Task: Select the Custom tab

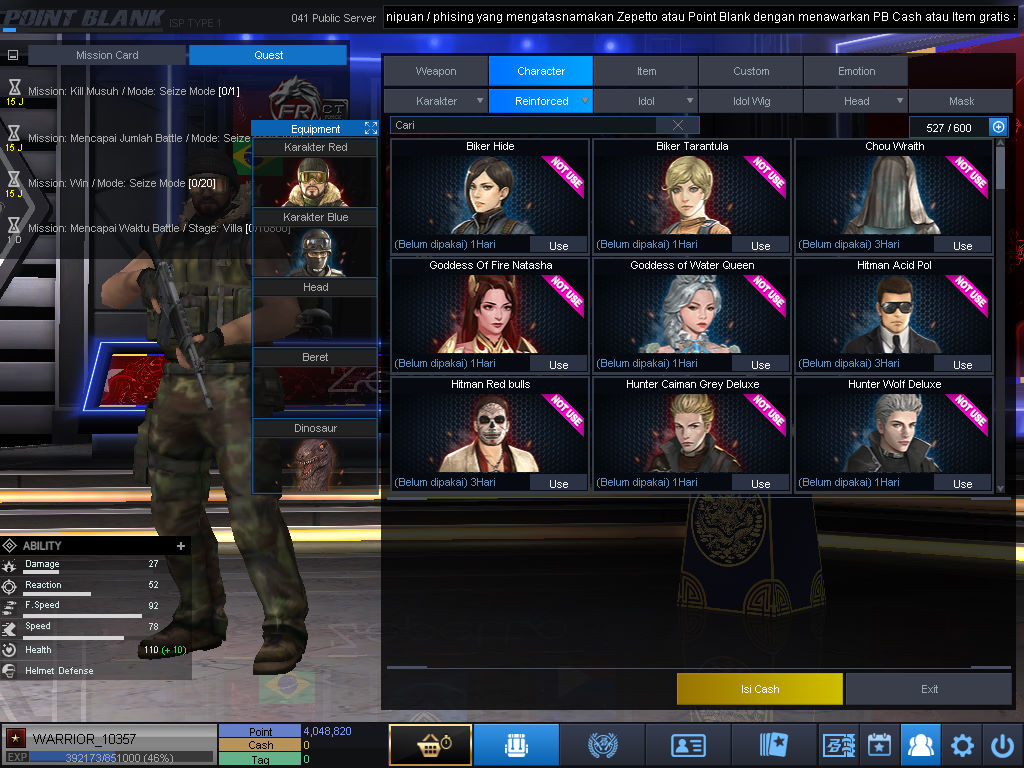Action: pyautogui.click(x=751, y=71)
